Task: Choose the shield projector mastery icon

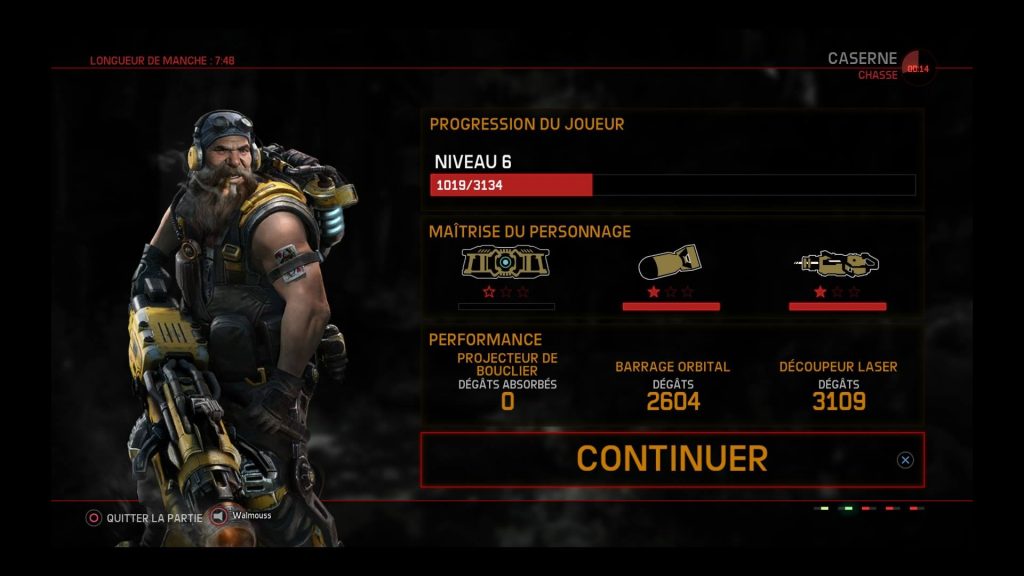Action: point(506,263)
